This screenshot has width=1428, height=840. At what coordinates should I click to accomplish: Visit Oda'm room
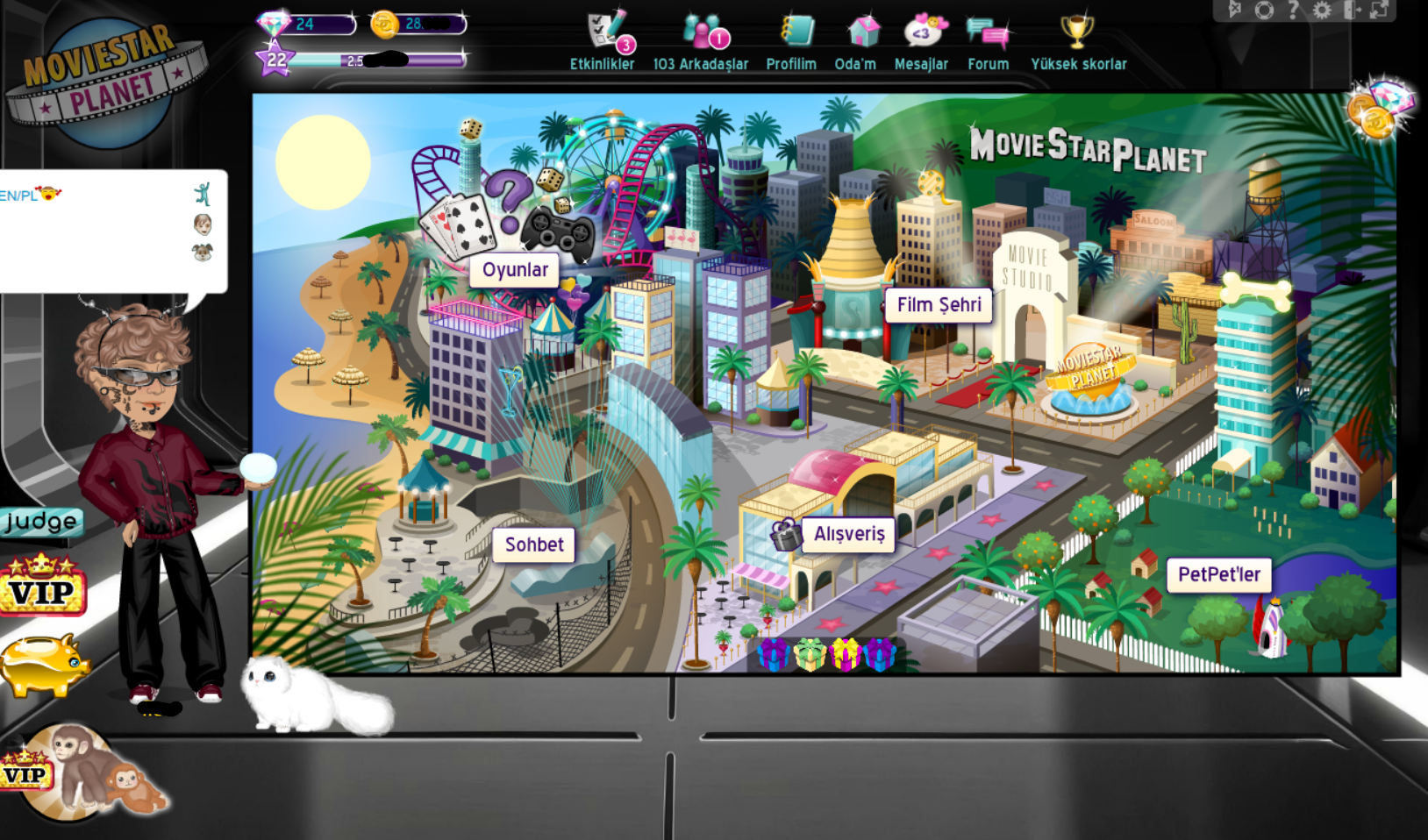[855, 41]
